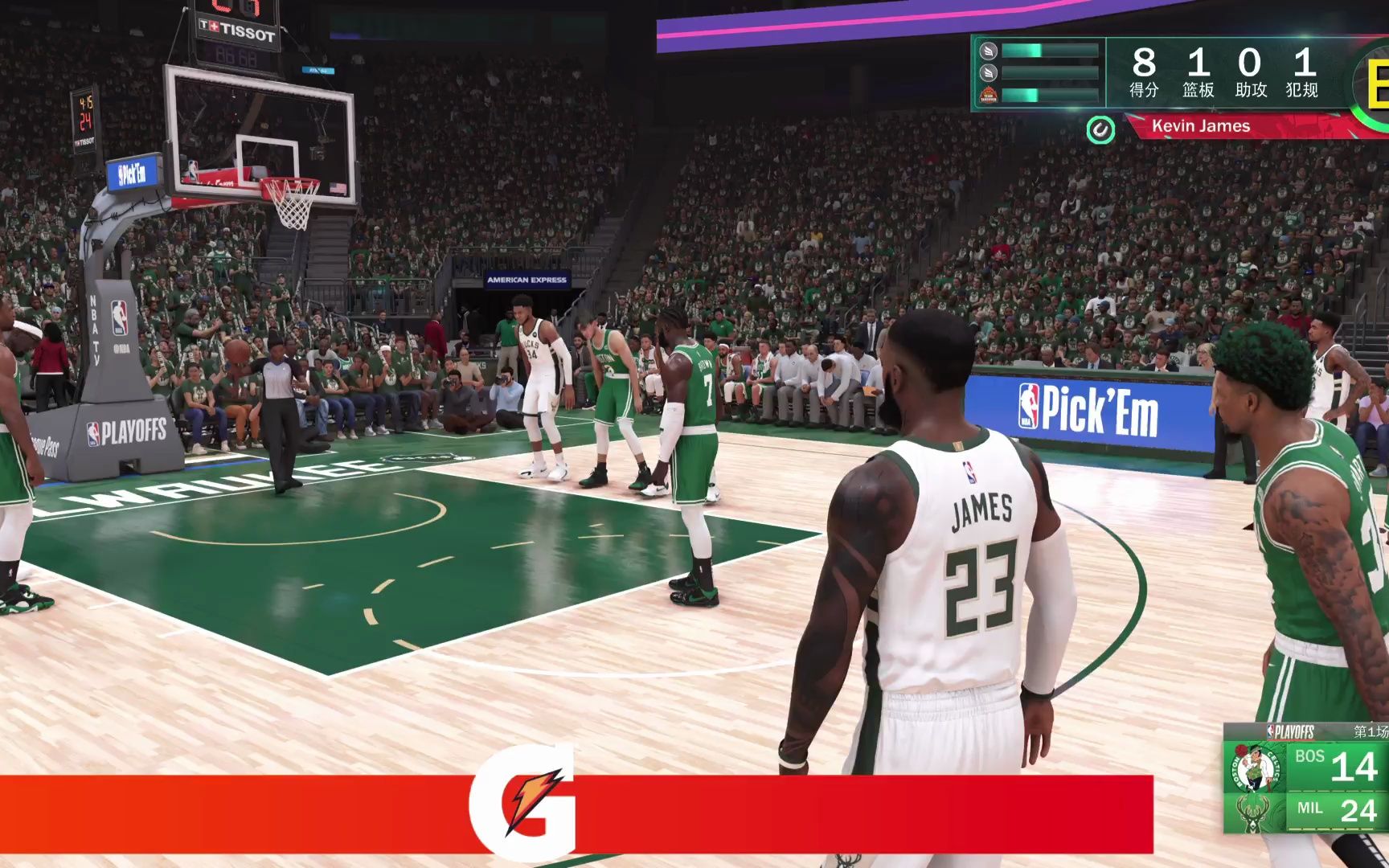
Task: Expand the MIL score row details
Action: [x=1335, y=810]
